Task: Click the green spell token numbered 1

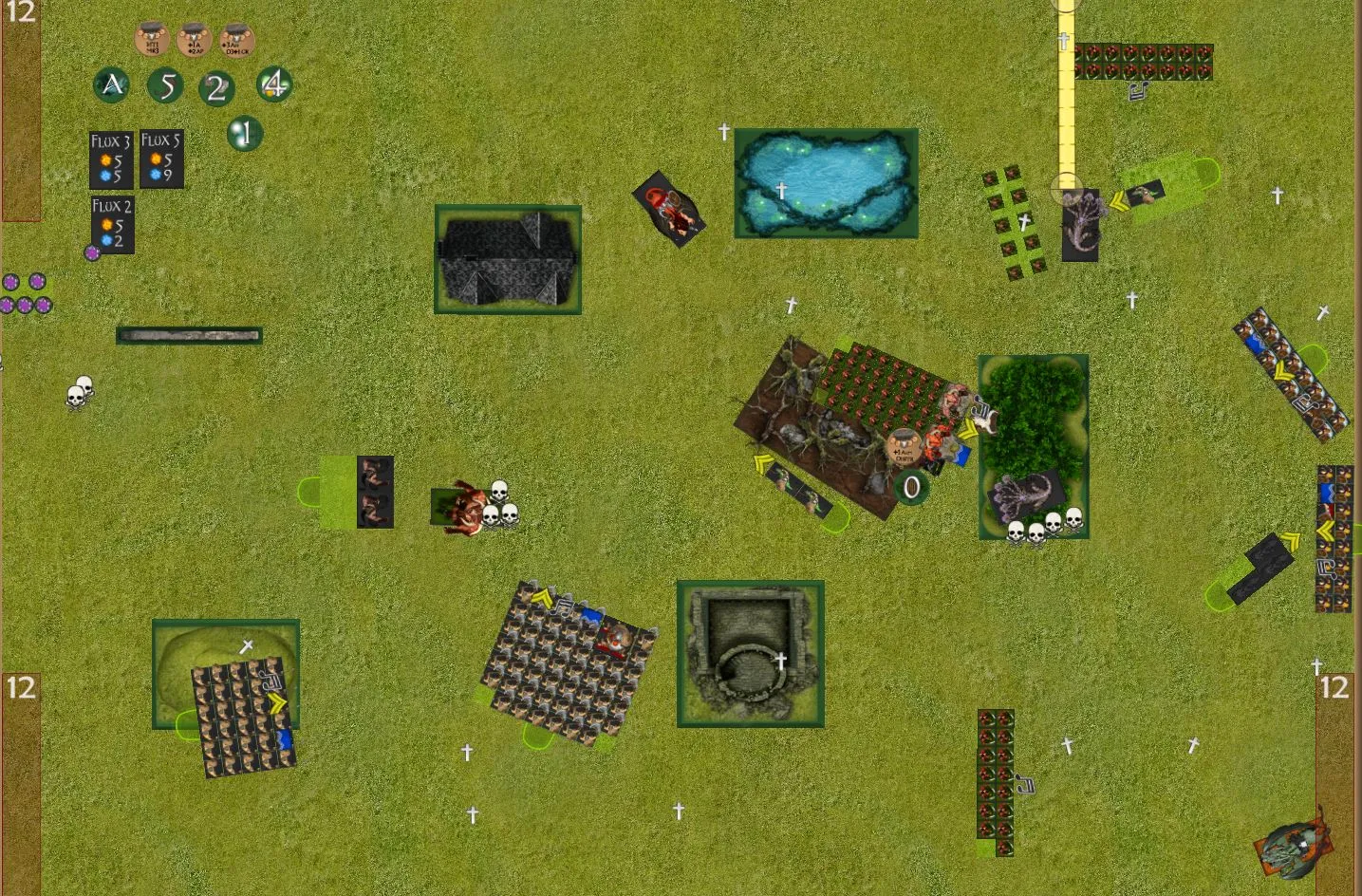Action: 244,134
